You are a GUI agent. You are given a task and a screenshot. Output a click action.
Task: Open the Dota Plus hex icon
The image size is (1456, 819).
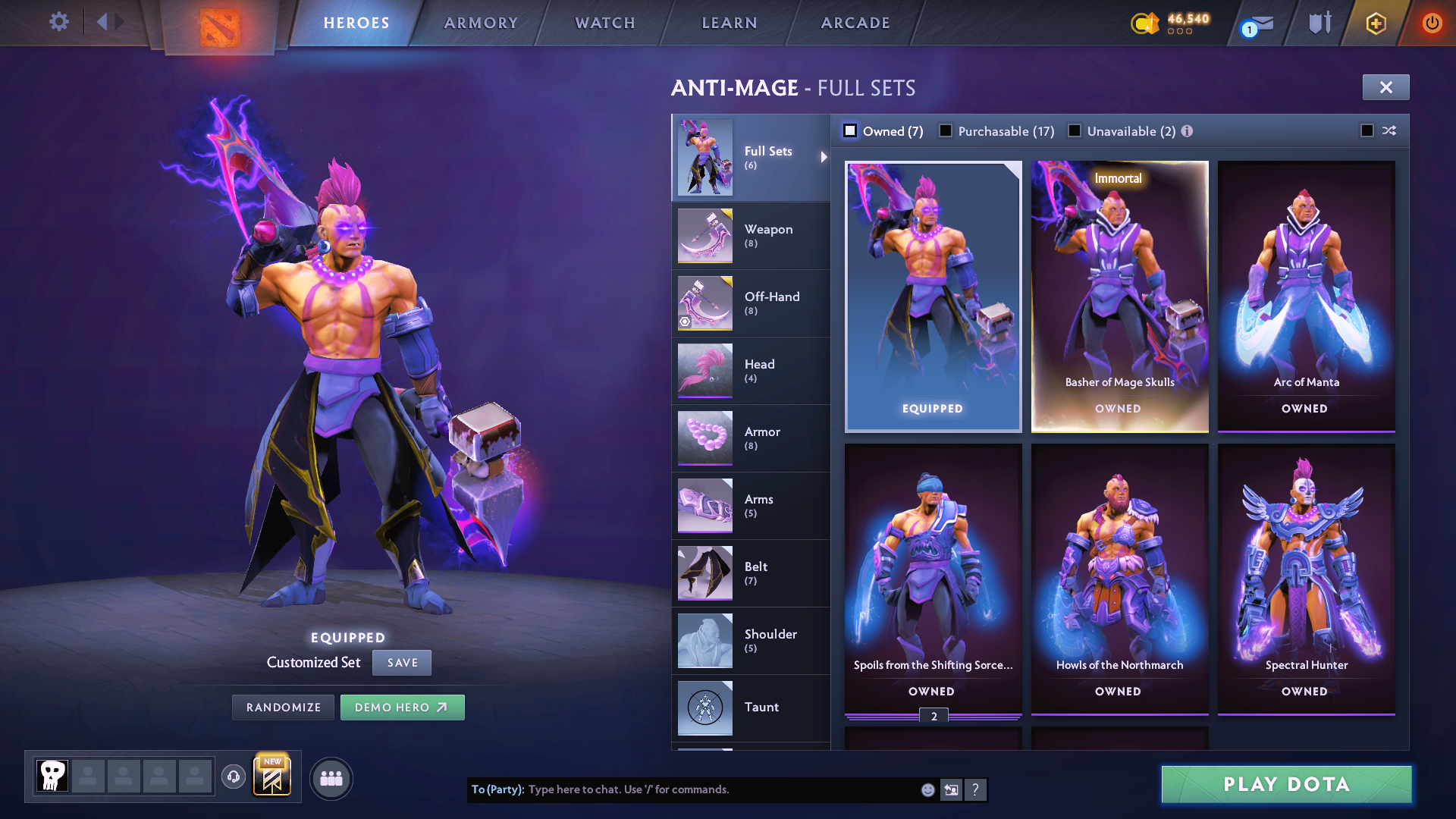pyautogui.click(x=1376, y=23)
